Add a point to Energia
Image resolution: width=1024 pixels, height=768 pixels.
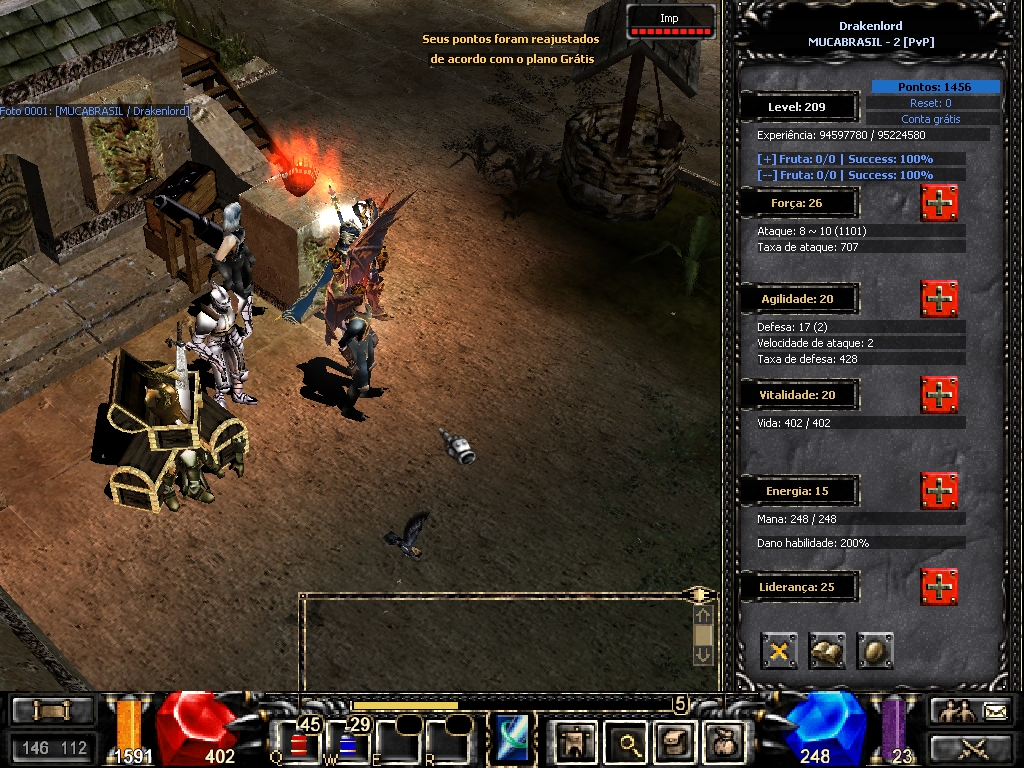pos(939,491)
